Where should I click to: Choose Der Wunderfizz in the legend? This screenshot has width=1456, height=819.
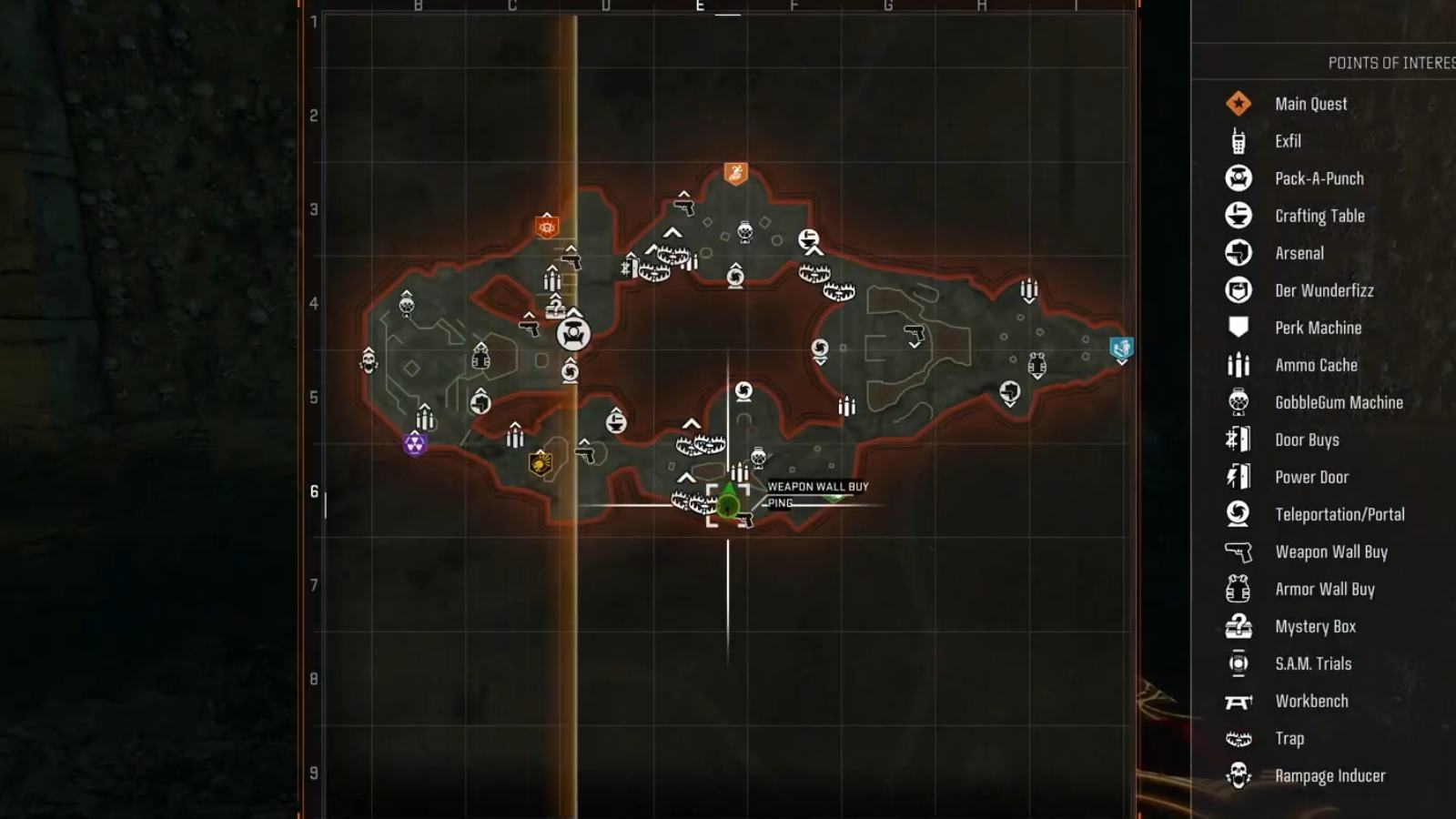point(1324,290)
